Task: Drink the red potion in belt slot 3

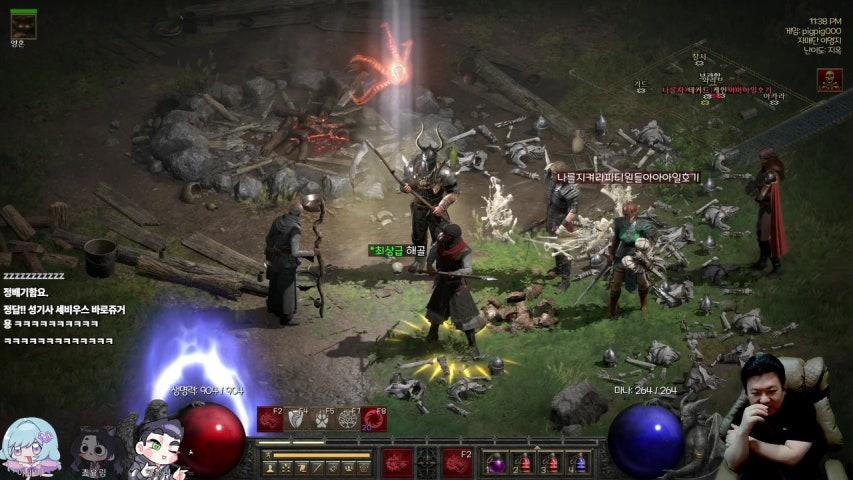Action: click(551, 464)
